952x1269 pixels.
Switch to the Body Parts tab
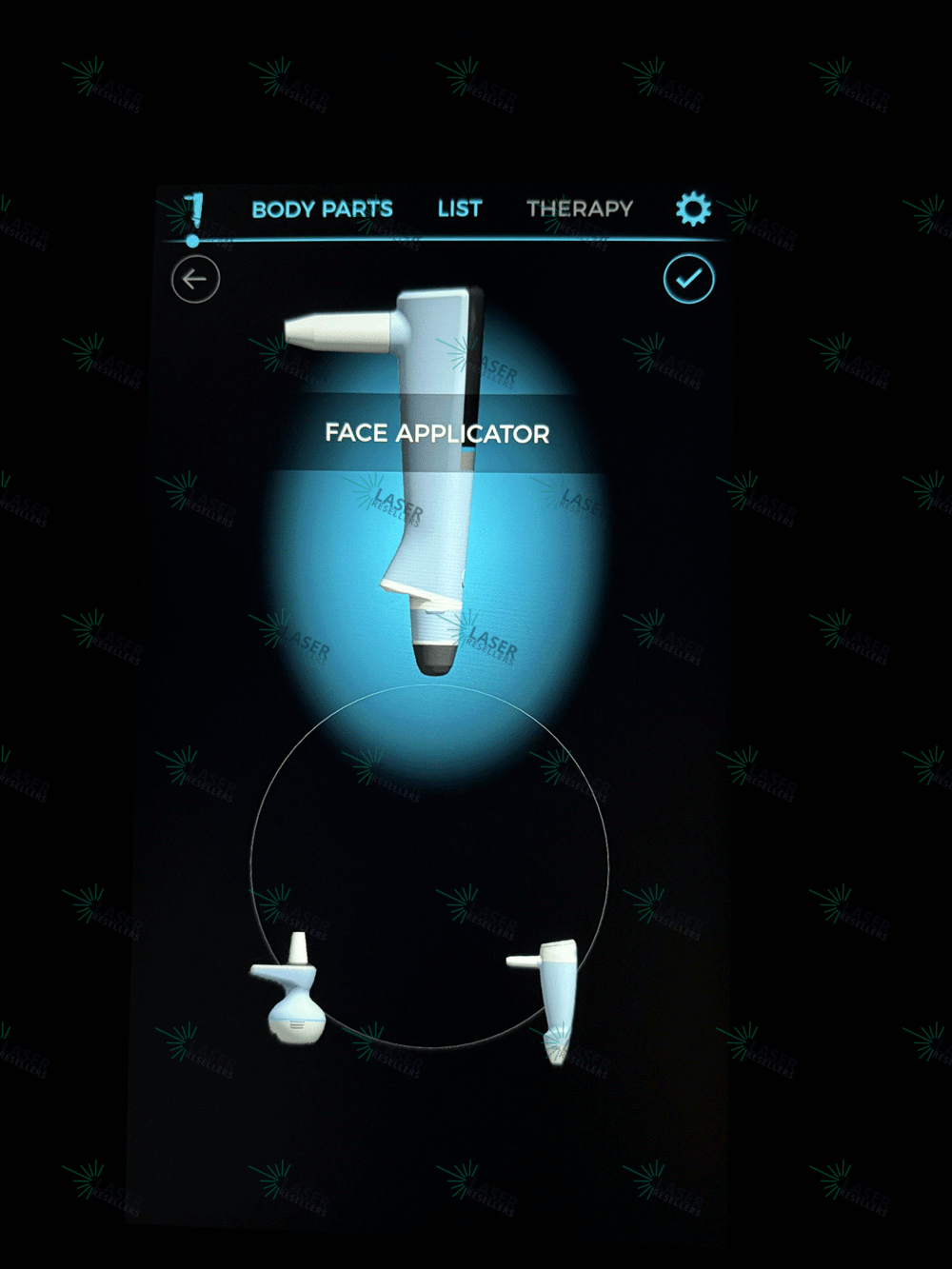(x=322, y=209)
